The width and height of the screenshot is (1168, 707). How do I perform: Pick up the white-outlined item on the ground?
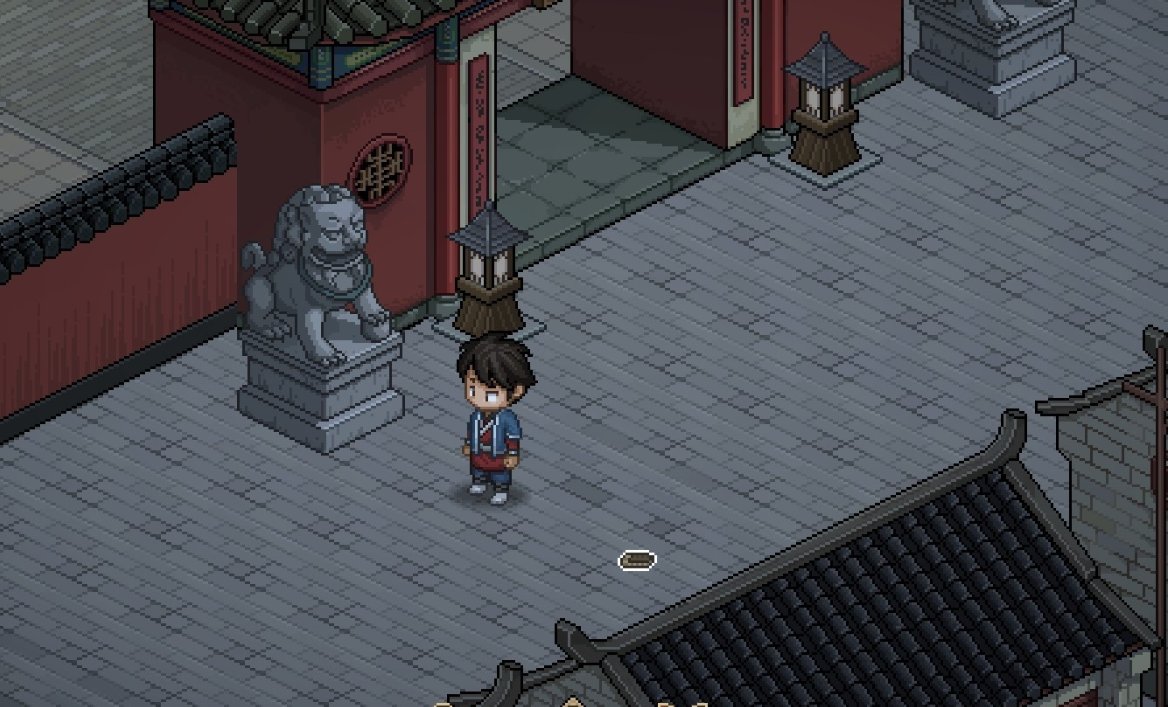click(x=637, y=560)
